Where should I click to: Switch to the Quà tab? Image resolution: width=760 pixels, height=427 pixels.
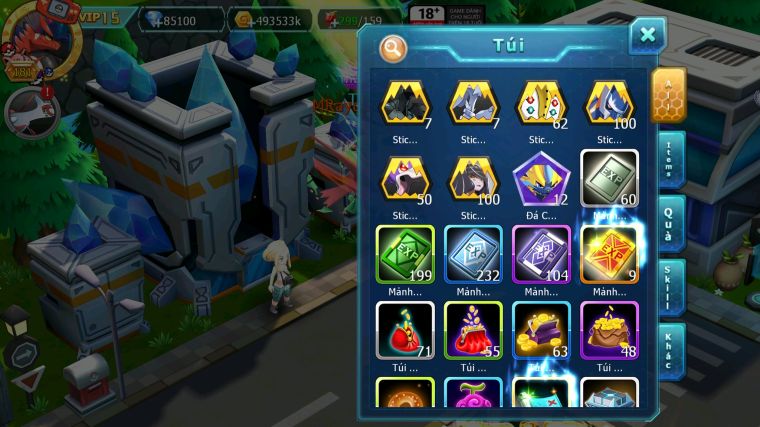(x=670, y=223)
